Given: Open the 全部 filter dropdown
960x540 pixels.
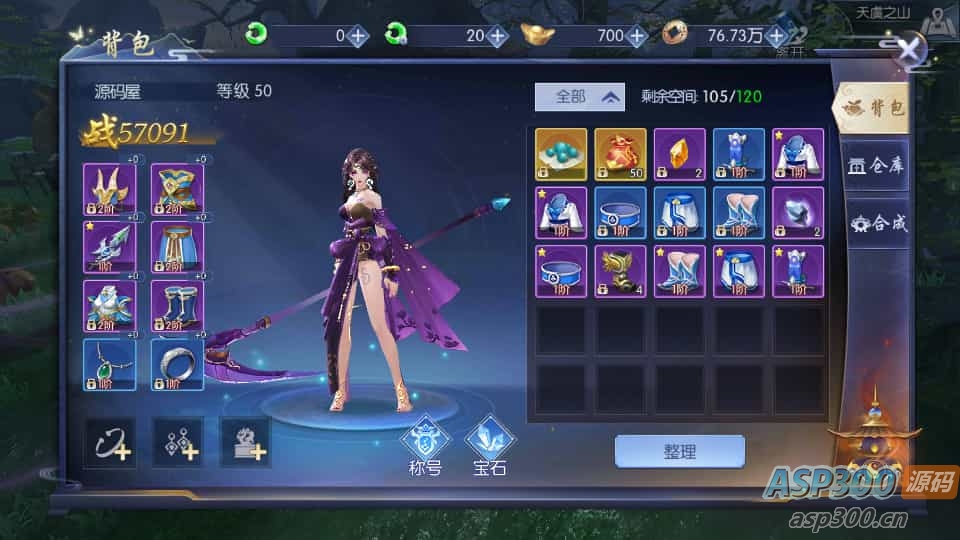Looking at the screenshot, I should 579,97.
